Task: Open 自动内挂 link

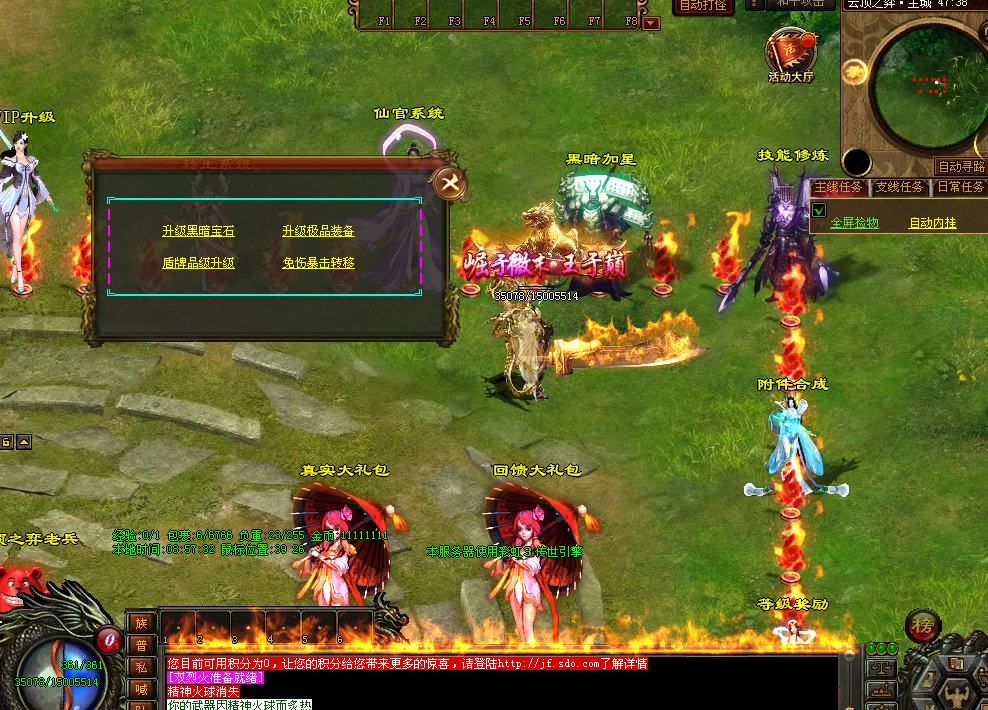Action: click(x=932, y=223)
